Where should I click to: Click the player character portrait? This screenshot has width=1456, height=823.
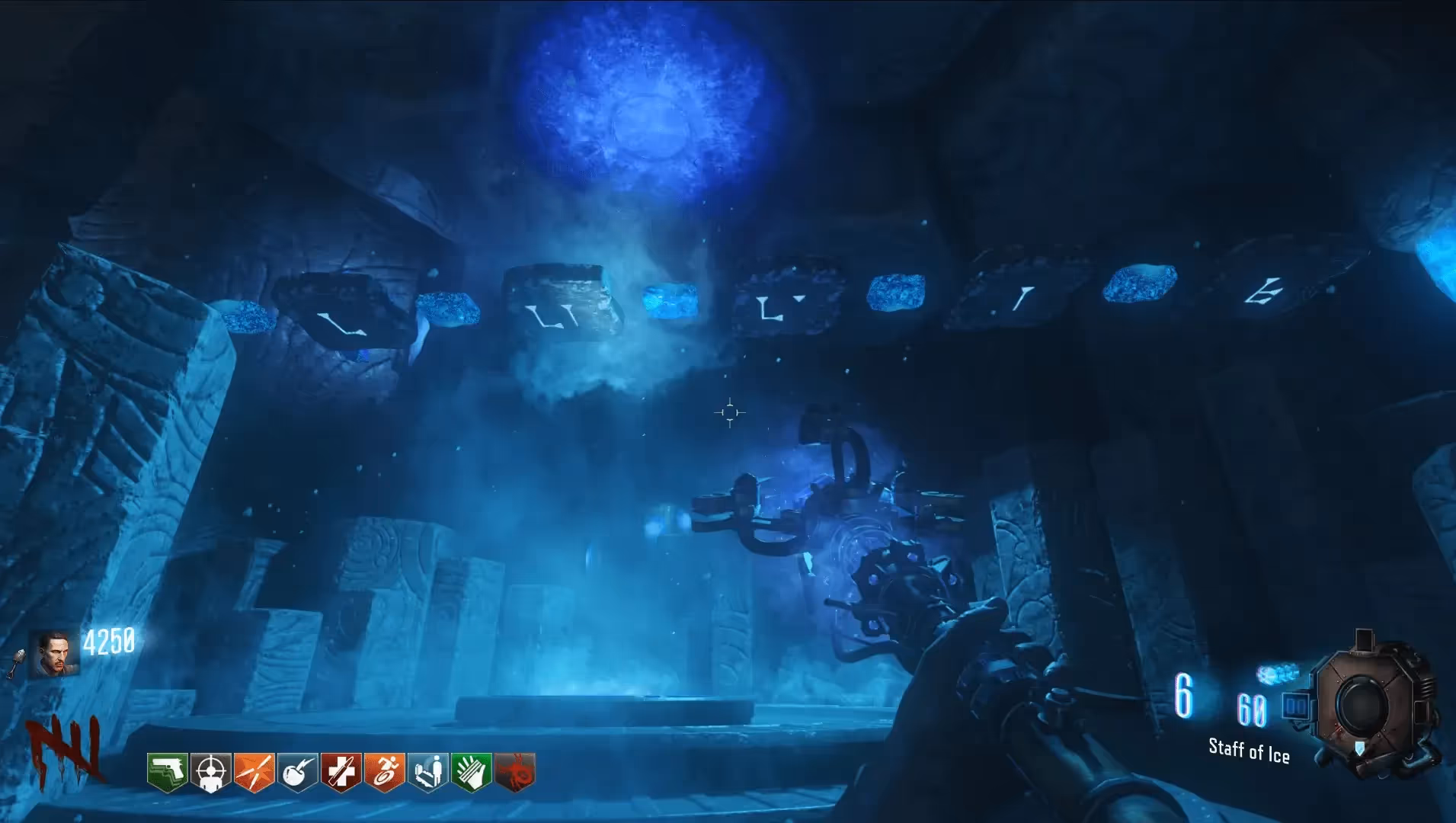point(53,655)
